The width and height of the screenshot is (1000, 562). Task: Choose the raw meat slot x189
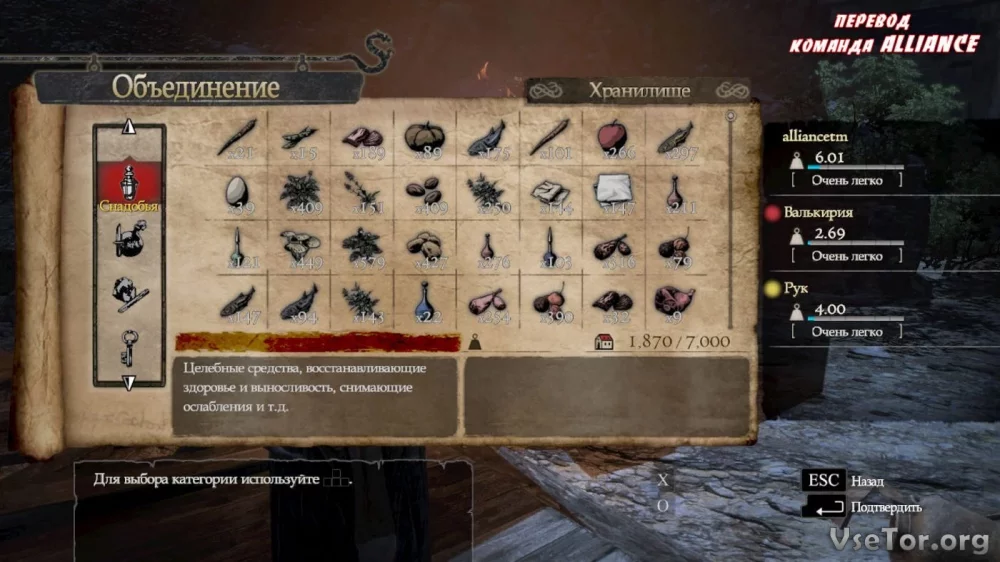[x=360, y=138]
